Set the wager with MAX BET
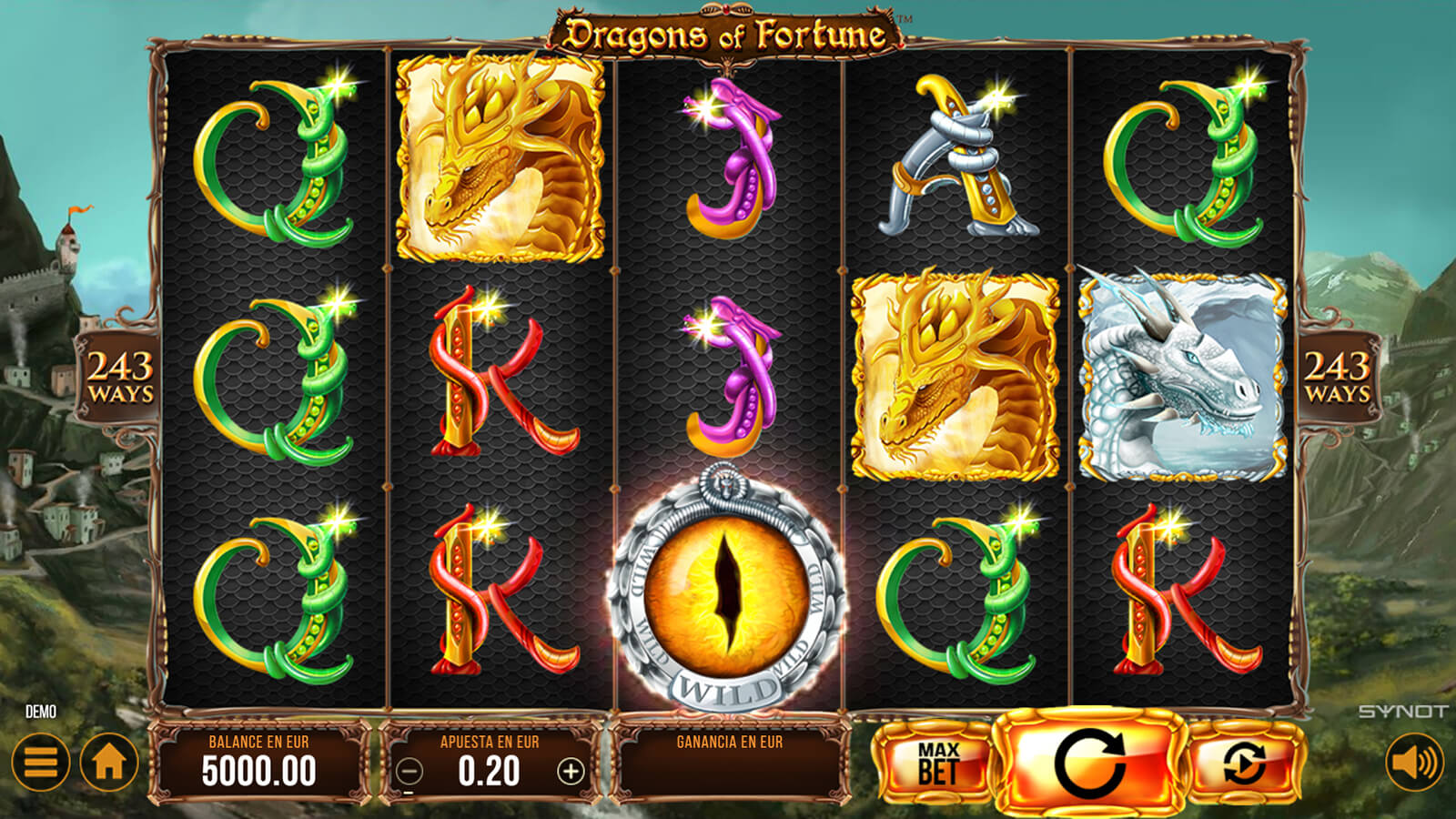This screenshot has height=819, width=1456. [937, 763]
